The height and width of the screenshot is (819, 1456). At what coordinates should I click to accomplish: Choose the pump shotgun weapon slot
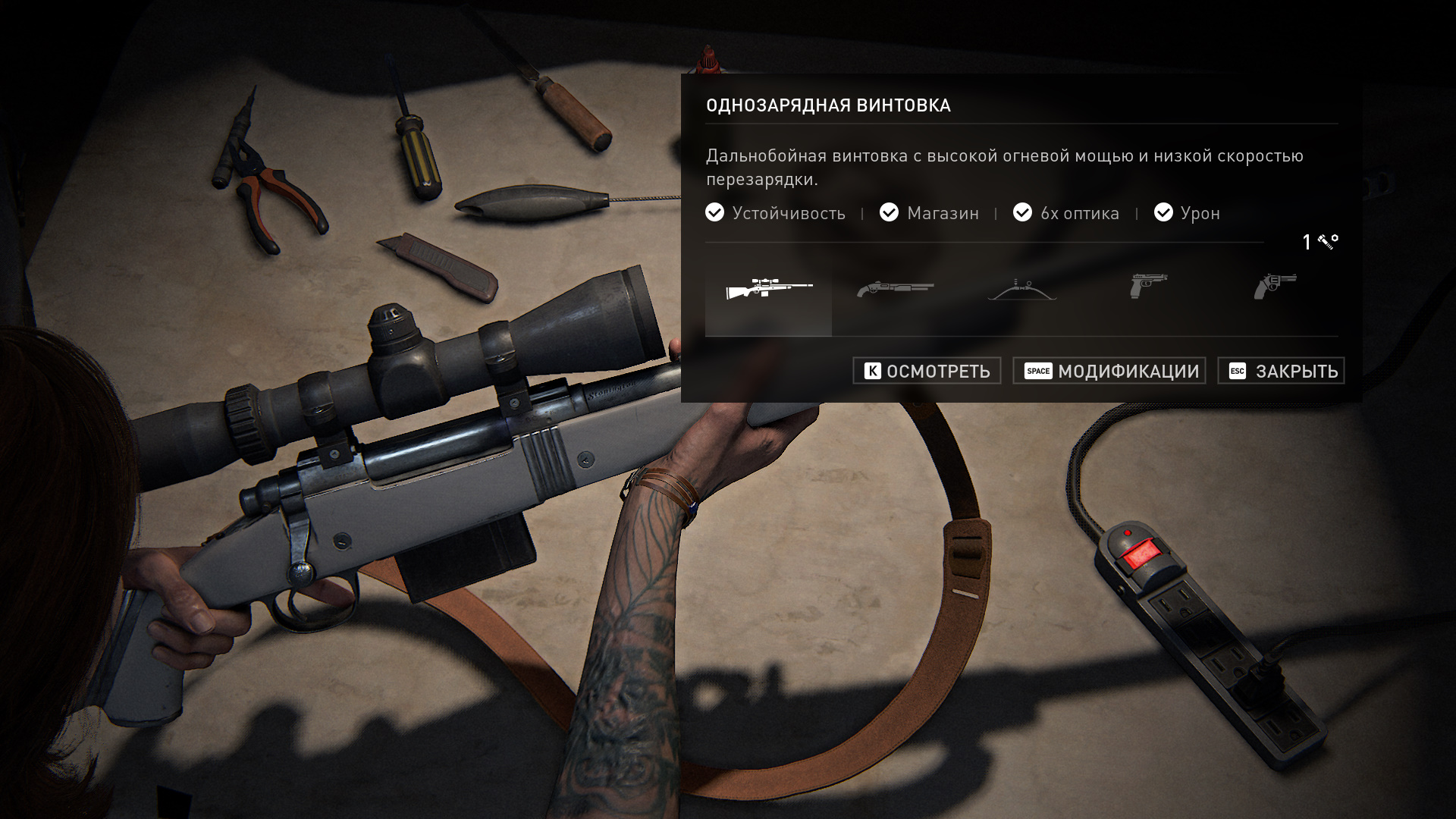pyautogui.click(x=895, y=289)
